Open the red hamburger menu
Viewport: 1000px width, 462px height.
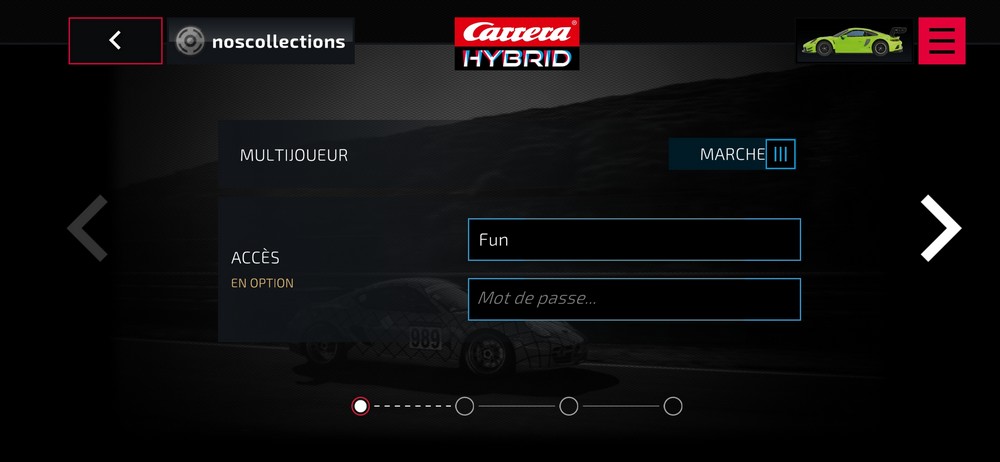941,41
